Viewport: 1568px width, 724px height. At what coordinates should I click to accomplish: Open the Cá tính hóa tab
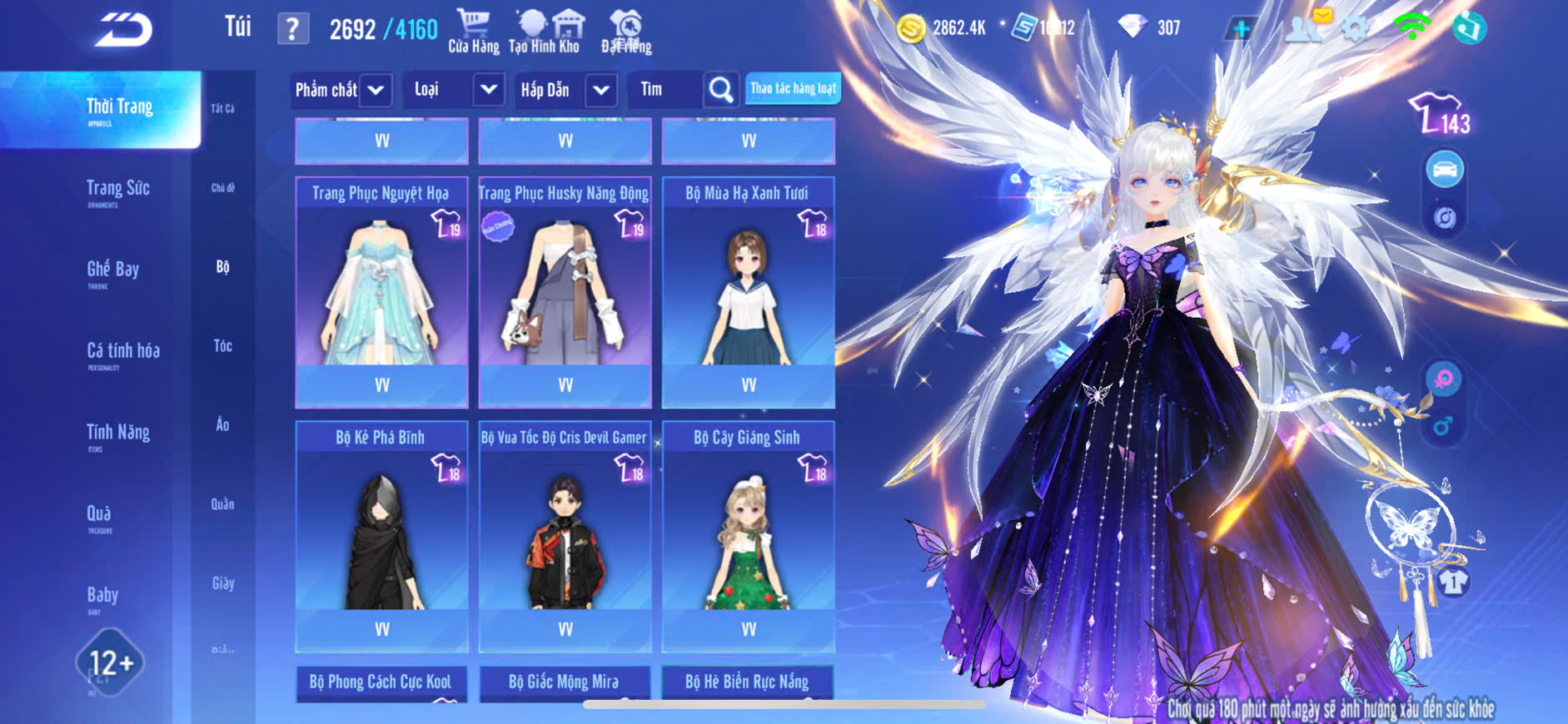(x=123, y=352)
